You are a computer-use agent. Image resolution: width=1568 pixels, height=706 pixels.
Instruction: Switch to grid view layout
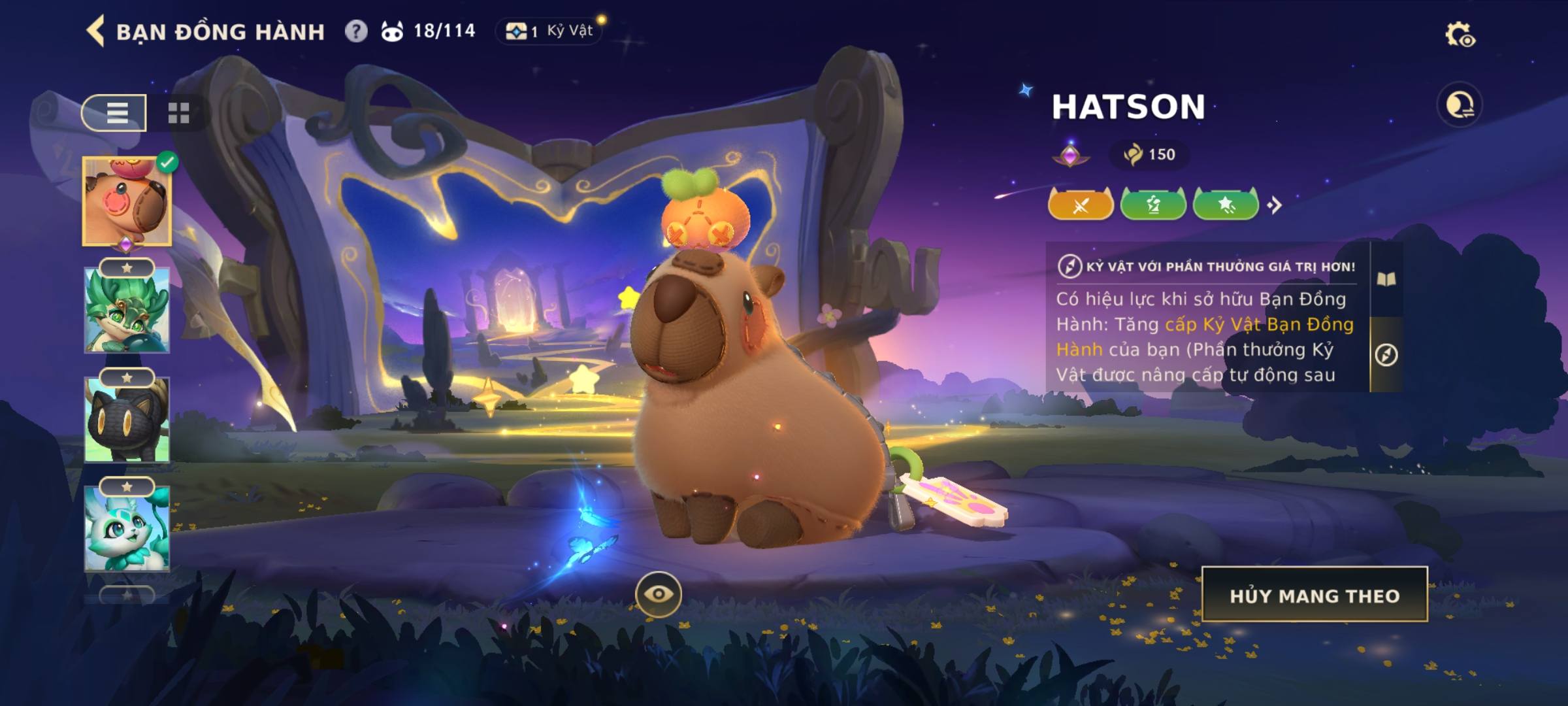pyautogui.click(x=178, y=112)
